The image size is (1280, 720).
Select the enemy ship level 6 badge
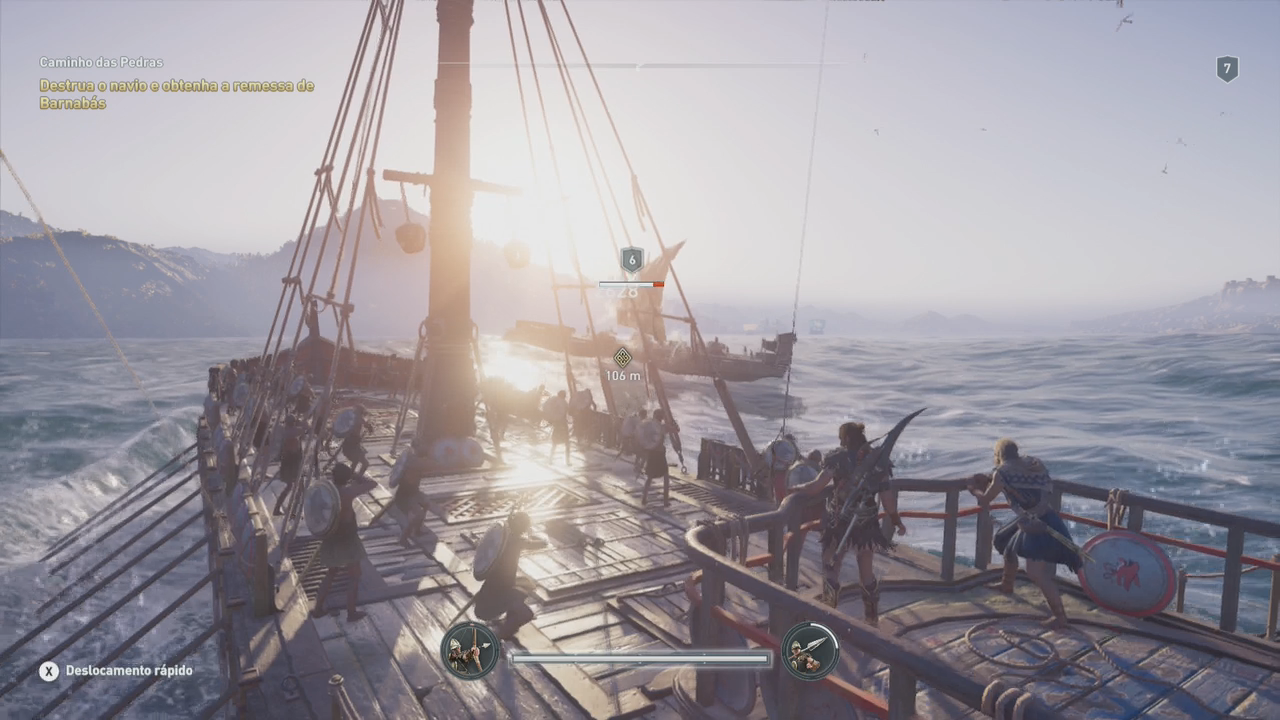[x=631, y=260]
